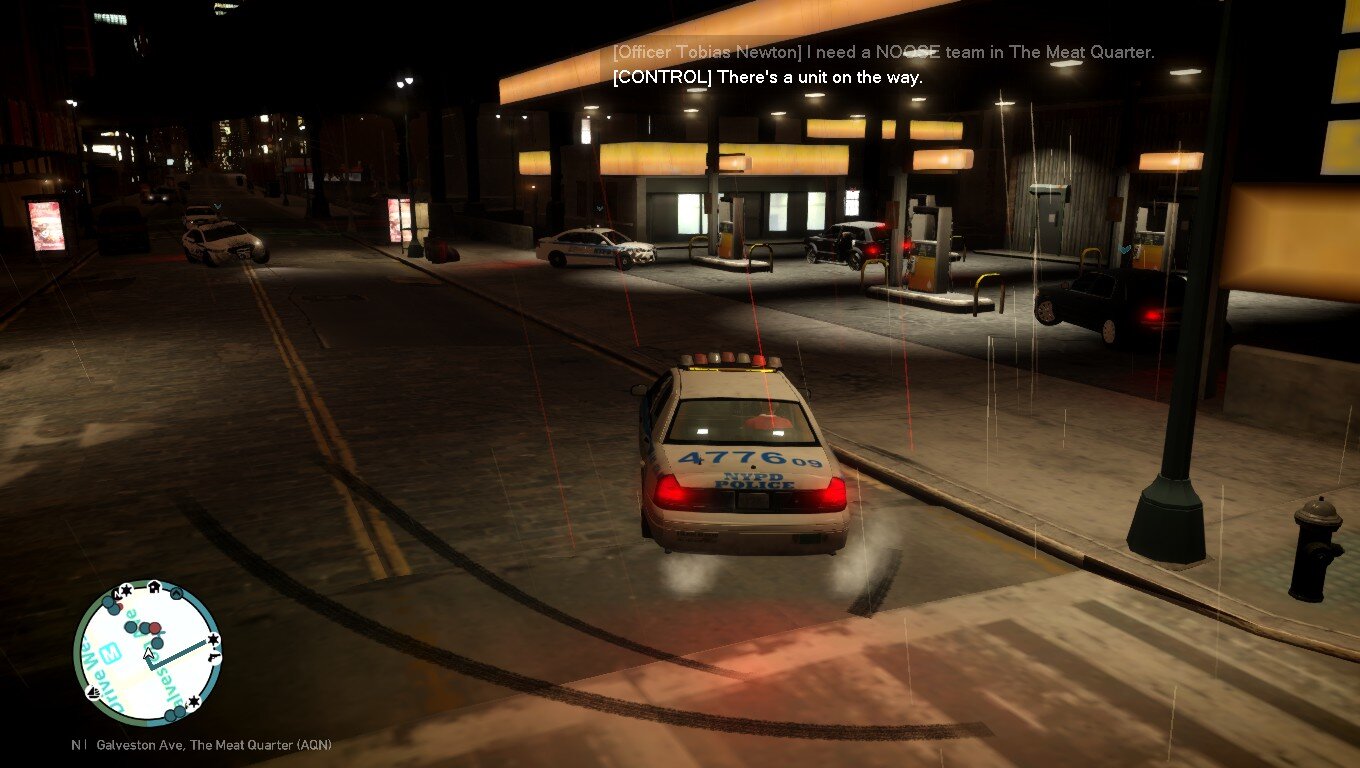Select the safehouse icon on the minimap
This screenshot has height=768, width=1360.
(x=154, y=587)
